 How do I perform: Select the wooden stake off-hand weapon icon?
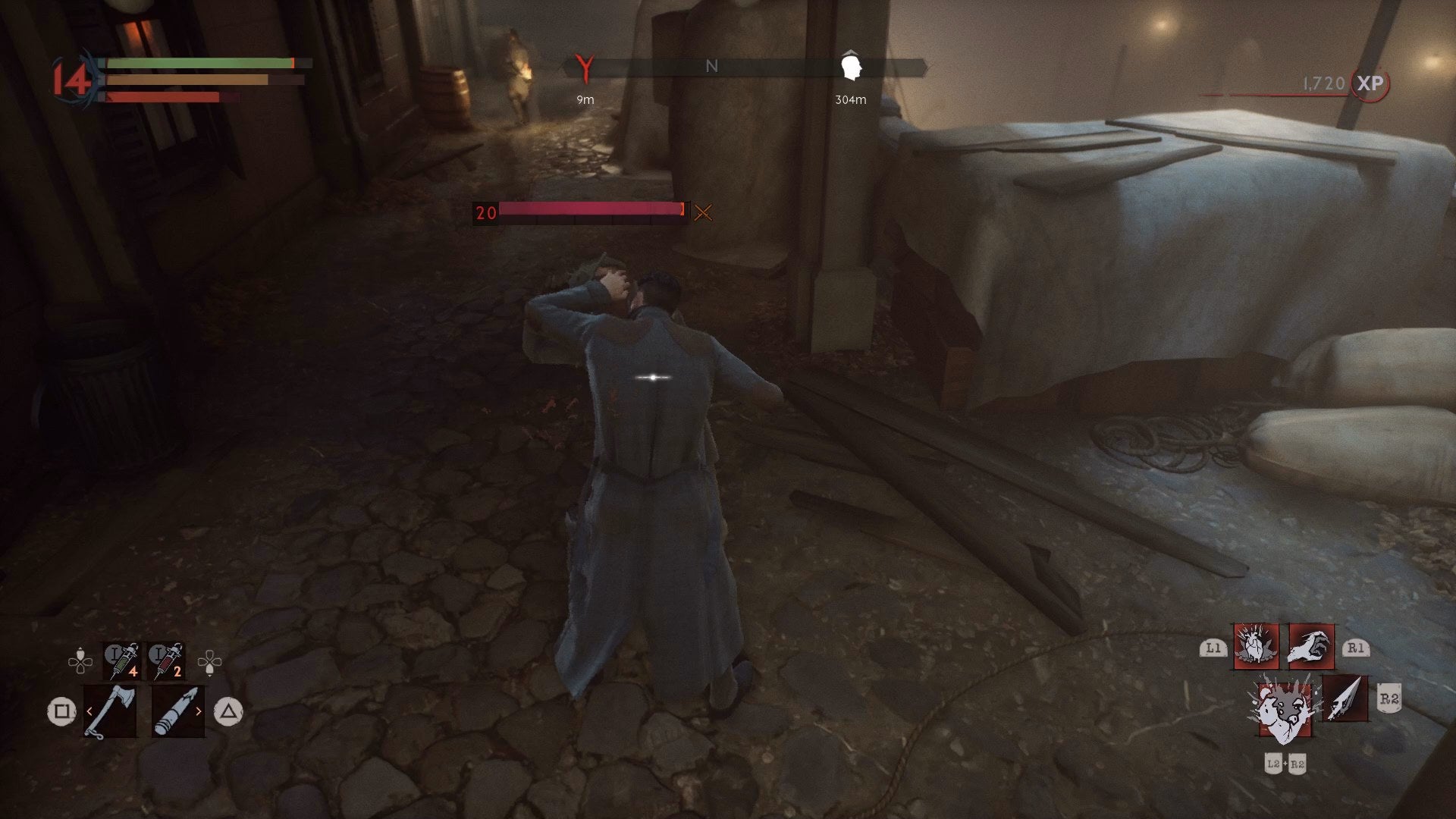pos(178,711)
